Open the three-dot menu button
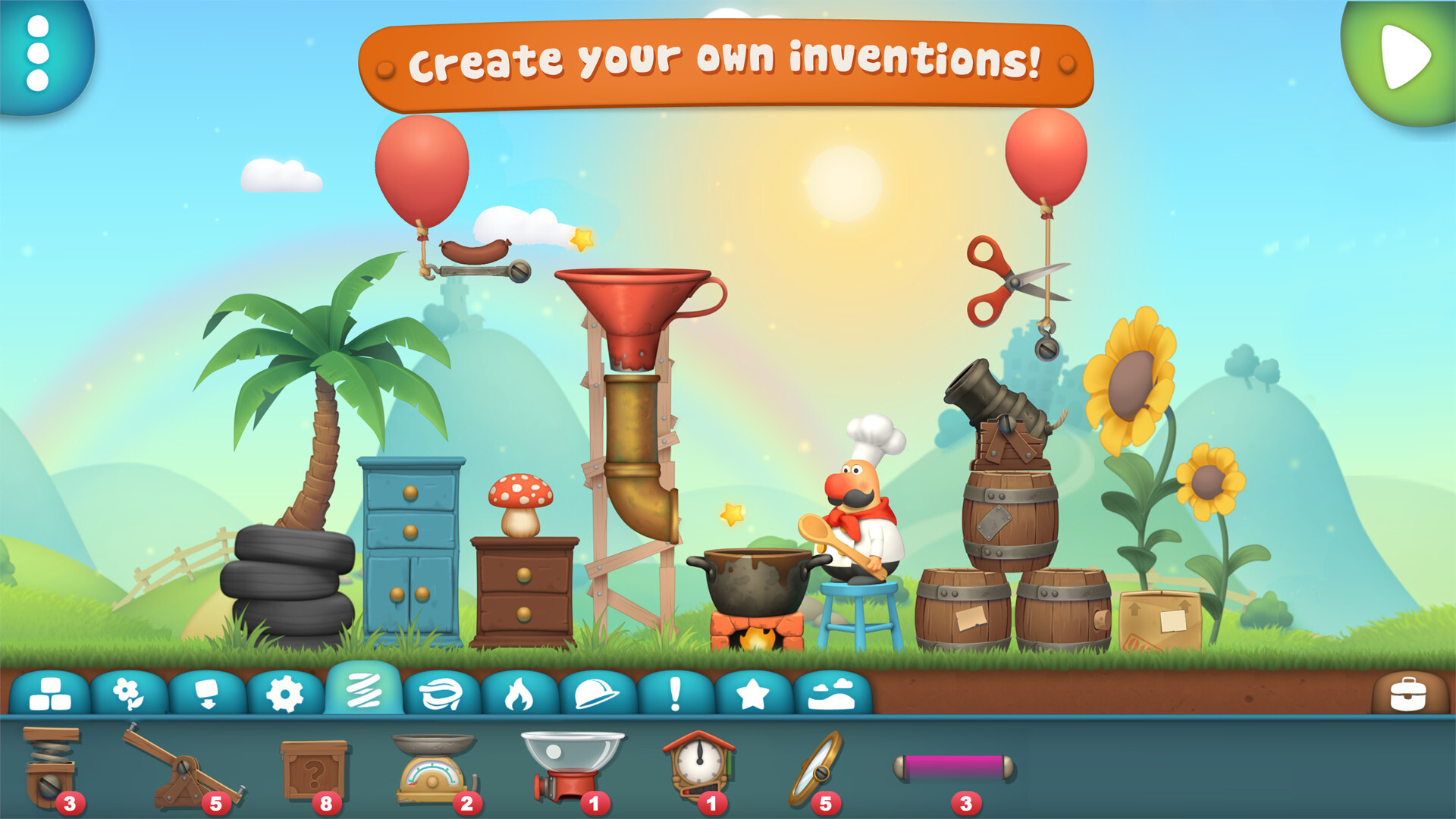Image resolution: width=1456 pixels, height=819 pixels. (38, 53)
